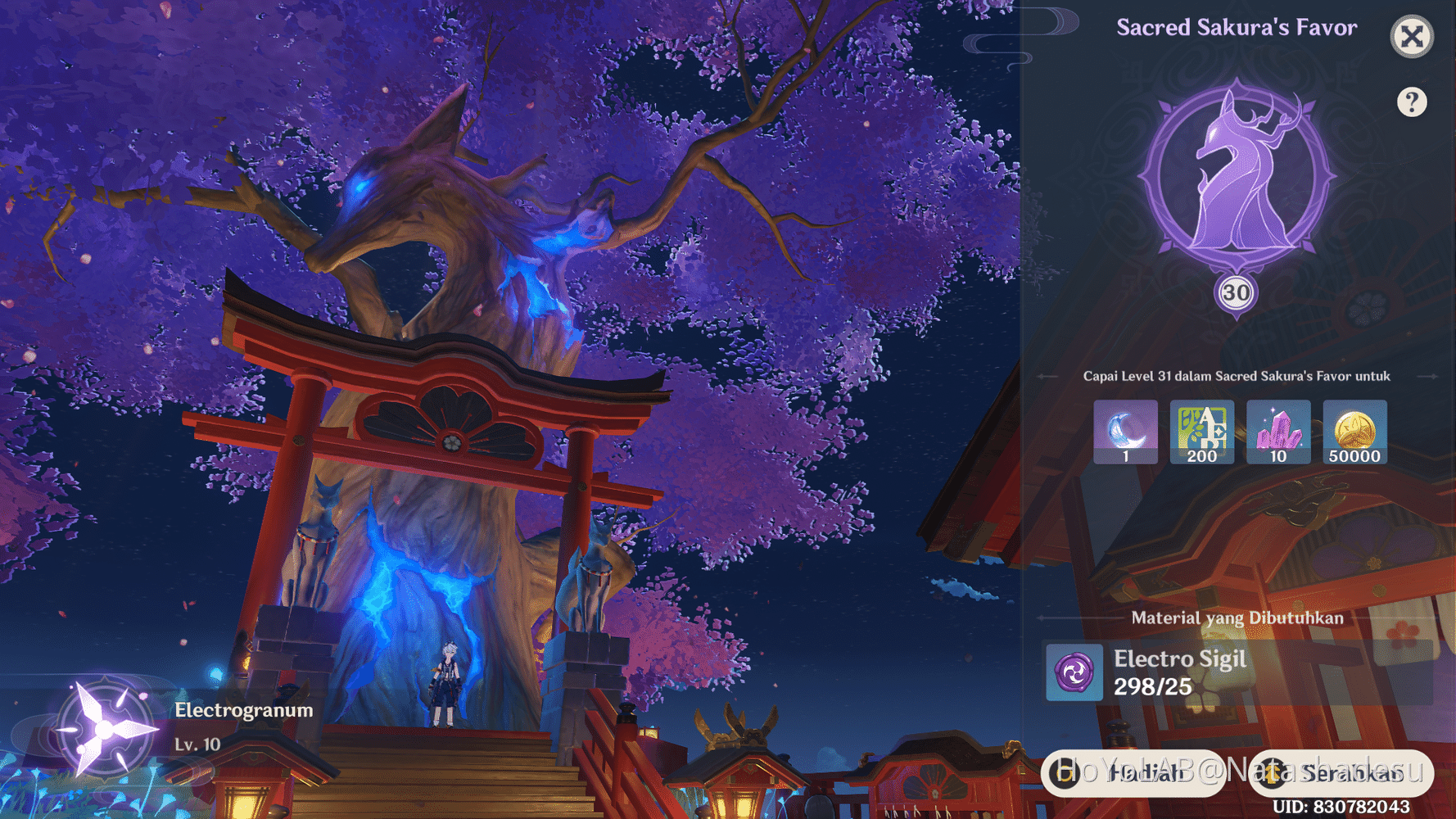Click the Material yang Dibutuhkan header
Viewport: 1456px width, 819px height.
1237,618
